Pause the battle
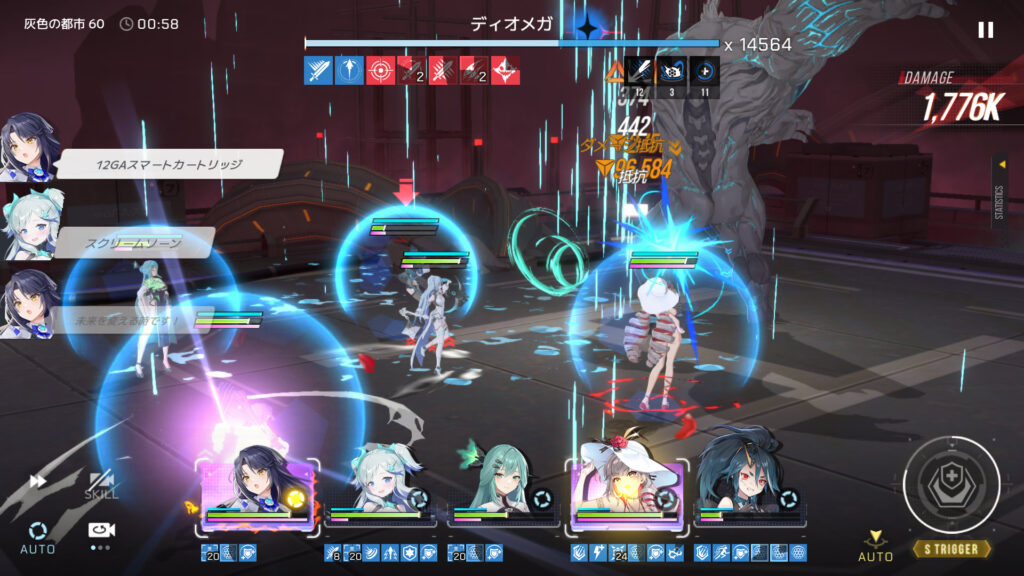Image resolution: width=1024 pixels, height=576 pixels. tap(985, 30)
